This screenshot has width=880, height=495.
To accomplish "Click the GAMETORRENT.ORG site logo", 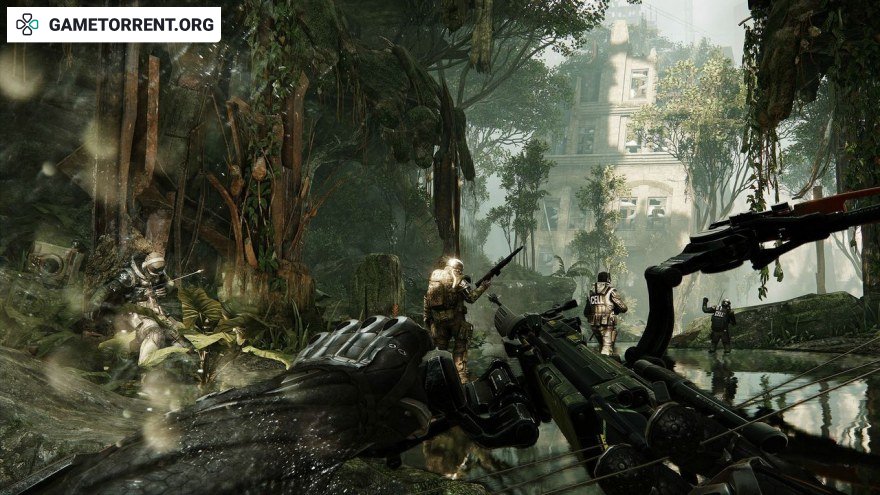I will (113, 24).
